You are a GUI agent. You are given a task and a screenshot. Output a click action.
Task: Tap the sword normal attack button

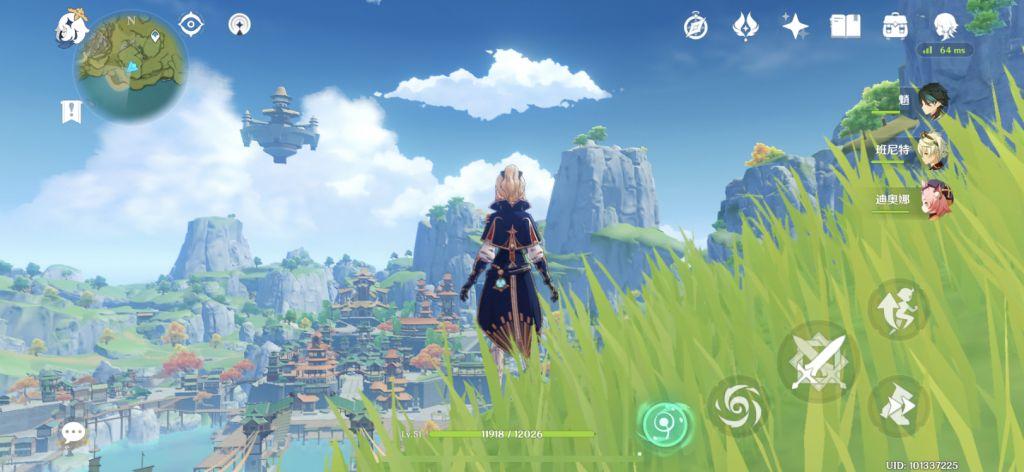point(818,361)
